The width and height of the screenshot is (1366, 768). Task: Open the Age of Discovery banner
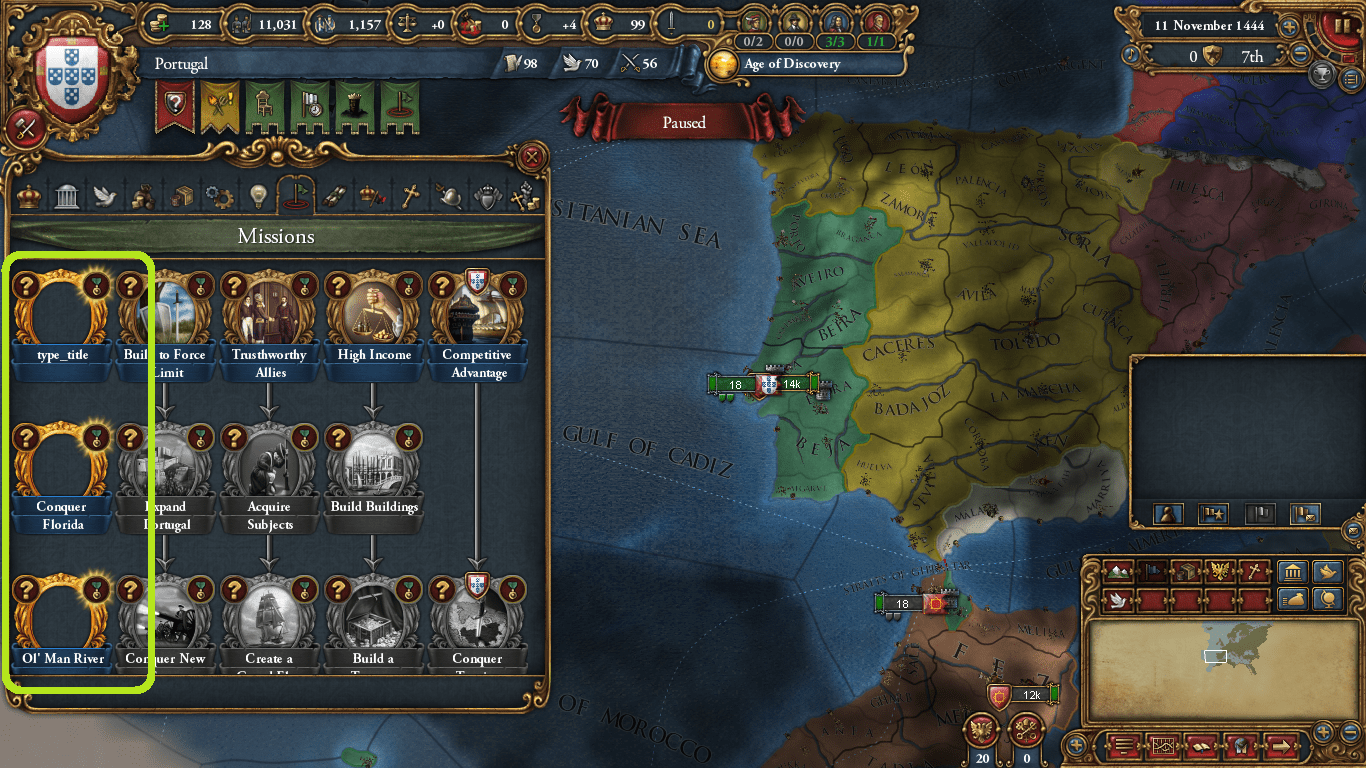click(797, 62)
